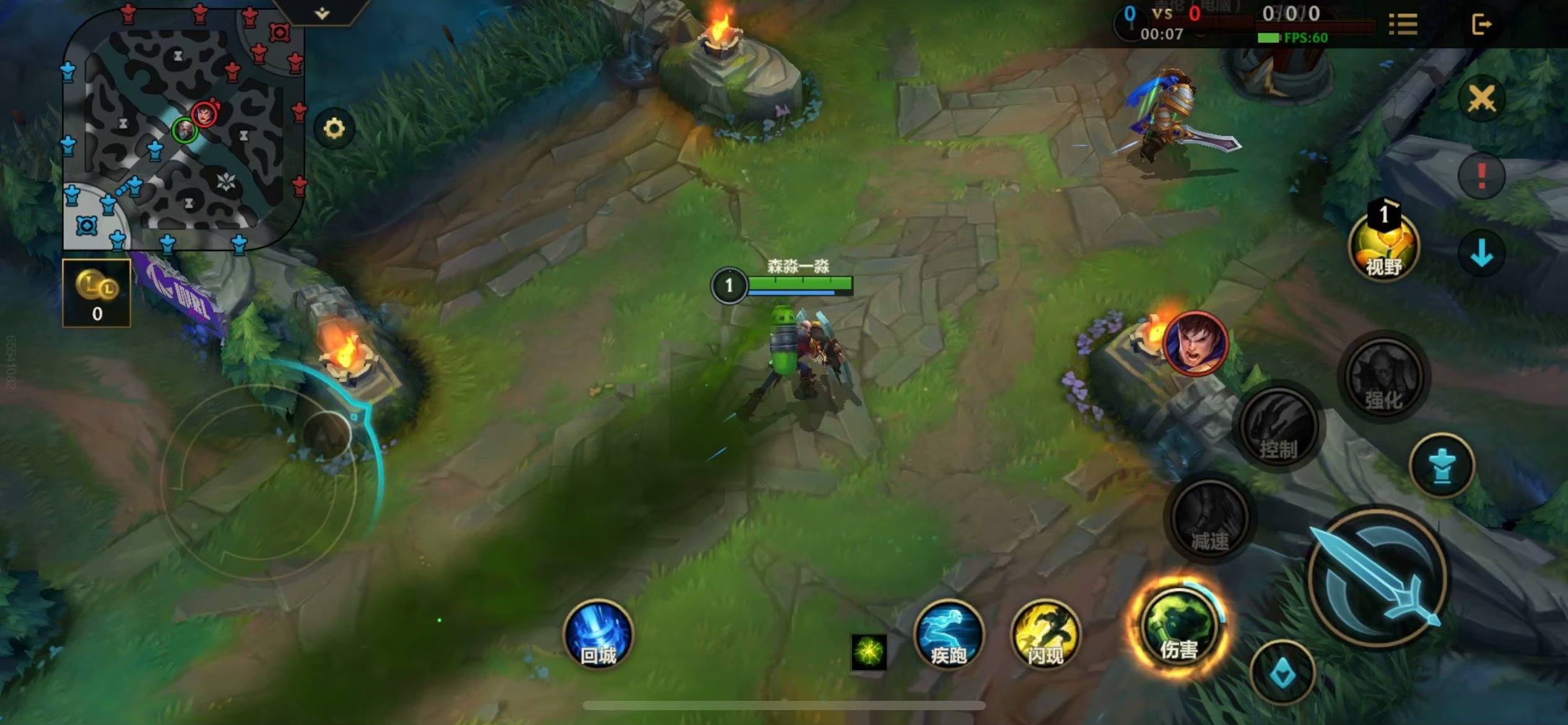The image size is (1568, 725).
Task: Use the 闪现 Flash summoner spell
Action: tap(1045, 635)
